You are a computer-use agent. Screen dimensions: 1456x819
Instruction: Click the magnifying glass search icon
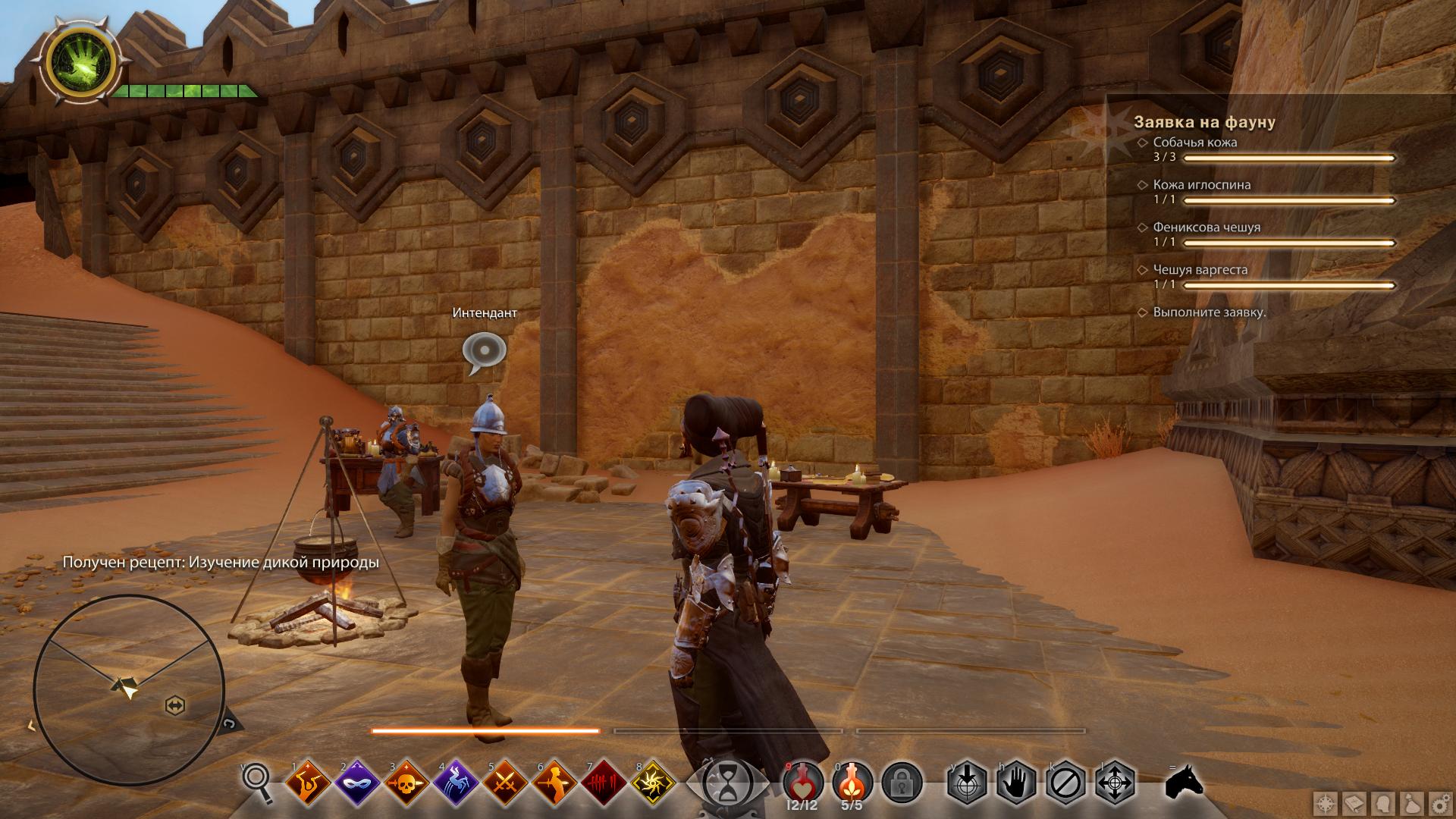coord(258,783)
